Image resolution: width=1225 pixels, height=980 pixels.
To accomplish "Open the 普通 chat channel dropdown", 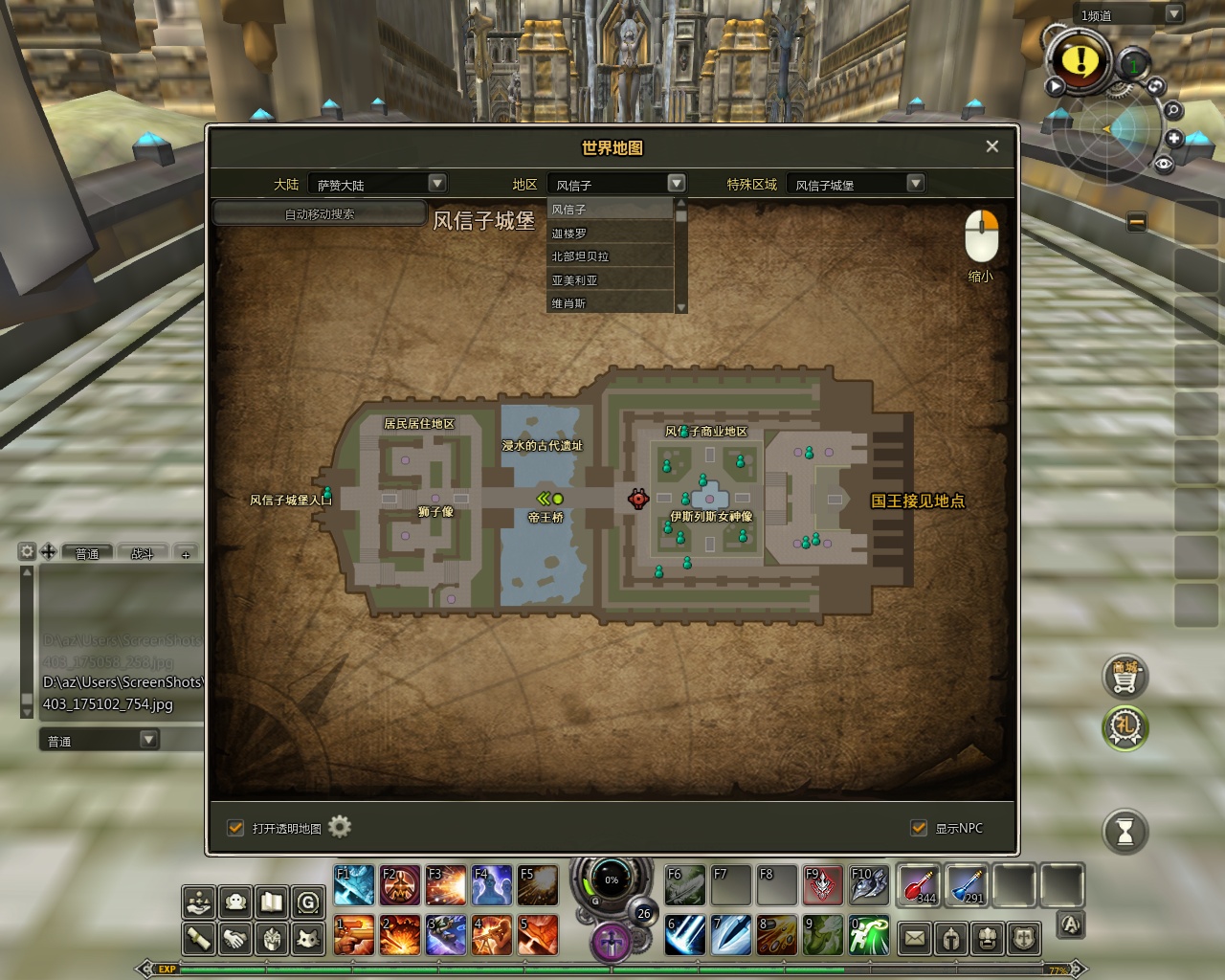I will click(x=148, y=740).
